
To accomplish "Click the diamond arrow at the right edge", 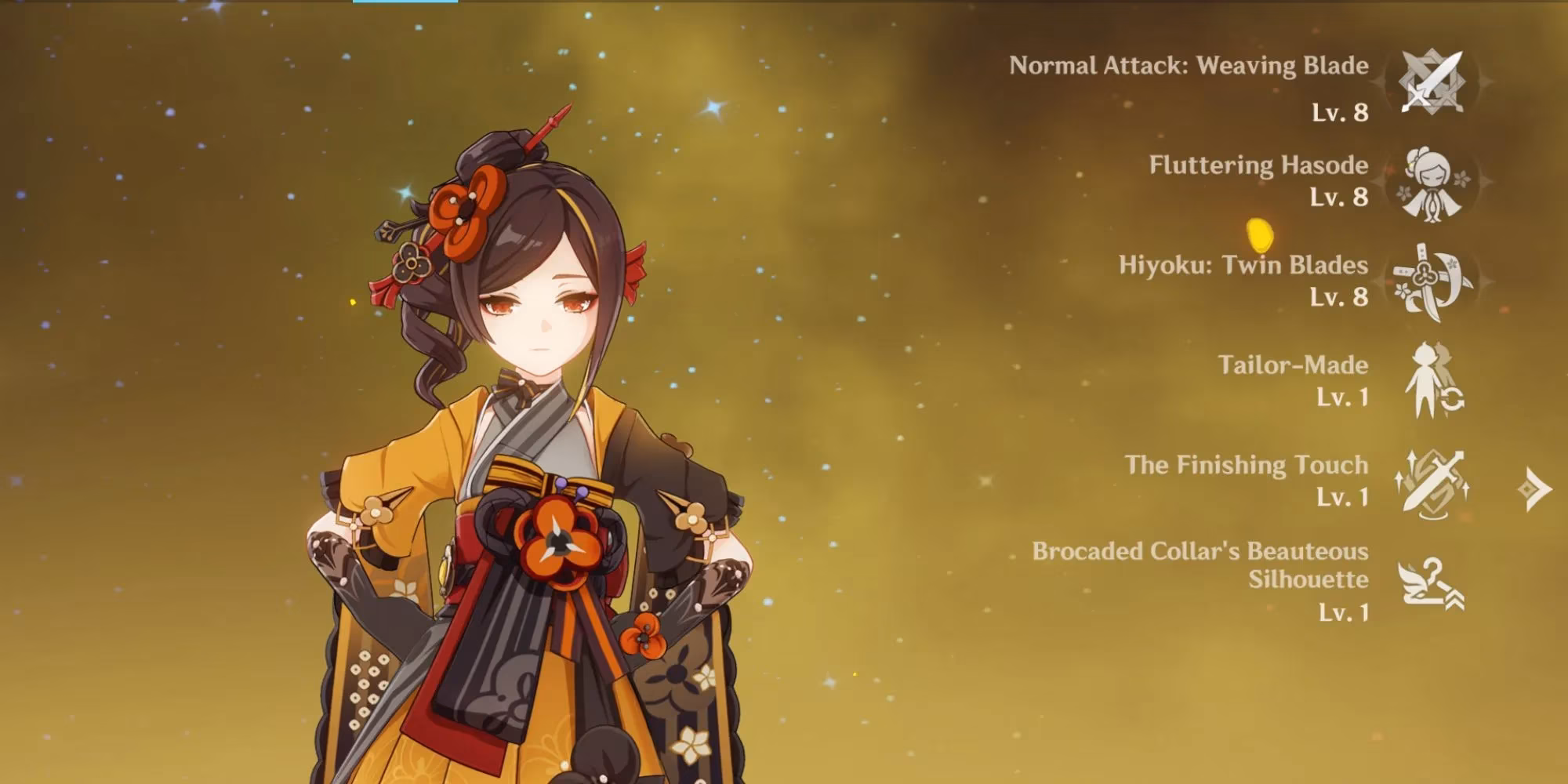I will pyautogui.click(x=1534, y=489).
